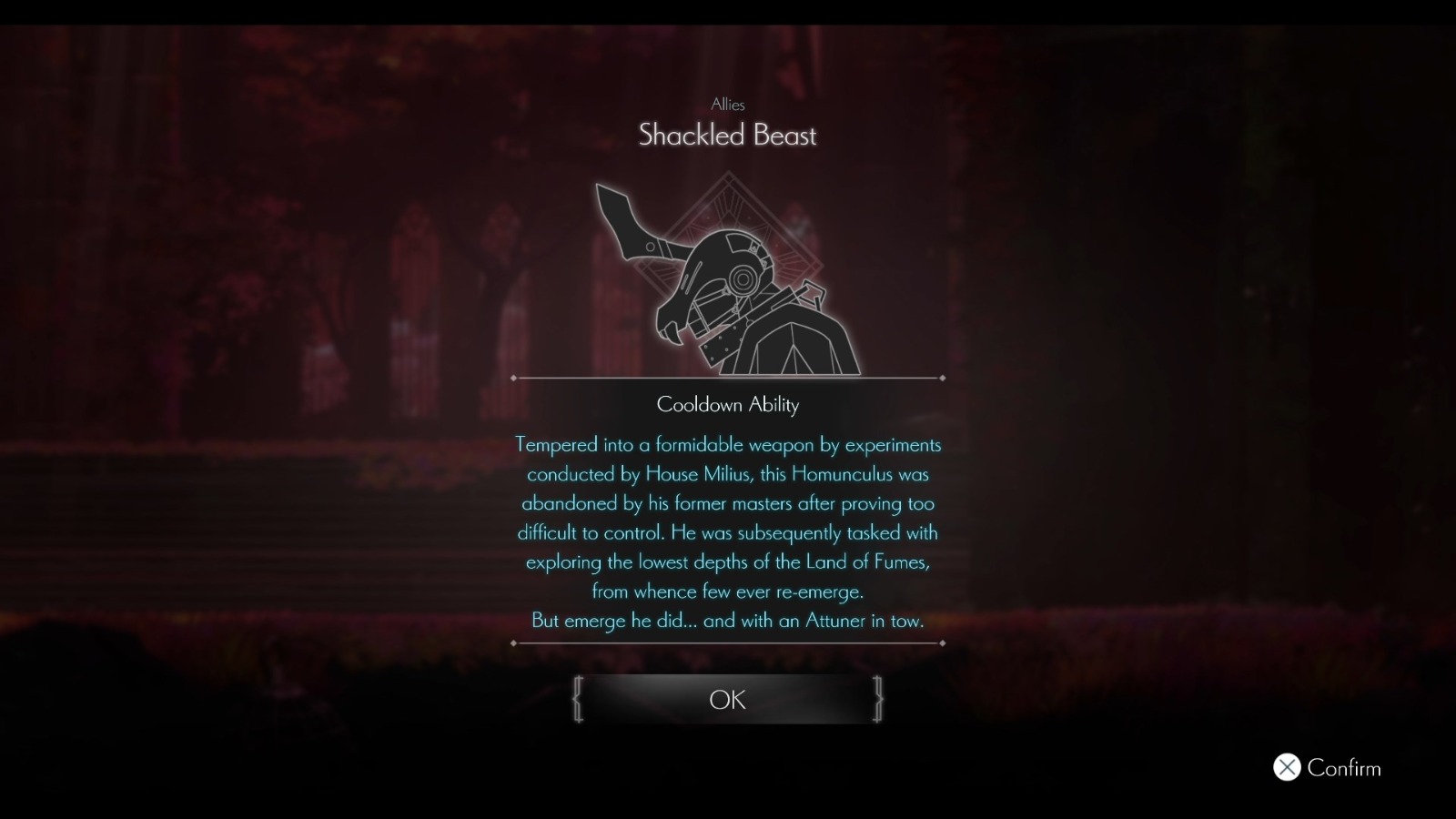
Task: Open the Allies category label
Action: (x=727, y=105)
